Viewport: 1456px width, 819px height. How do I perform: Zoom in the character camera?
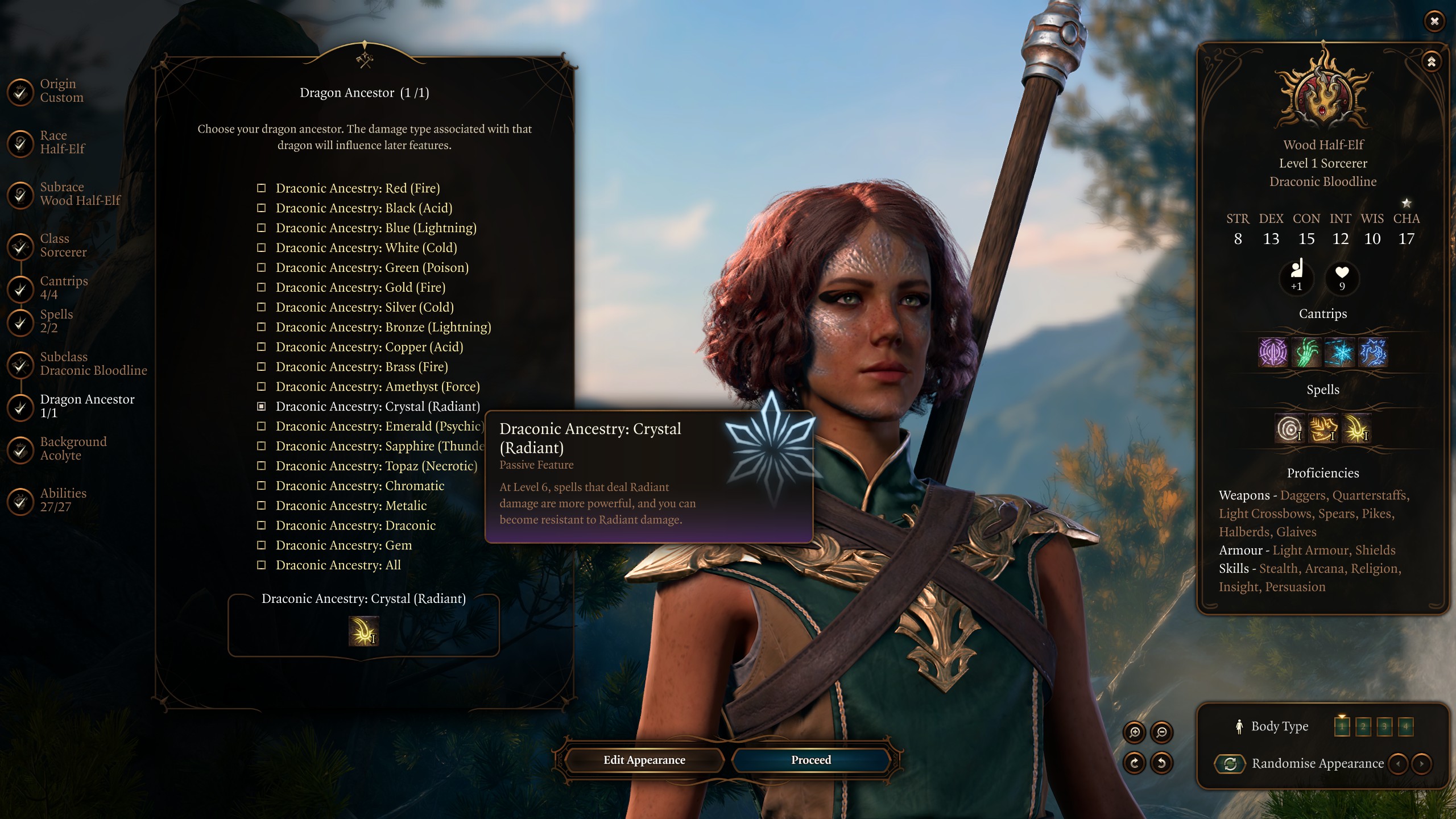coord(1135,733)
